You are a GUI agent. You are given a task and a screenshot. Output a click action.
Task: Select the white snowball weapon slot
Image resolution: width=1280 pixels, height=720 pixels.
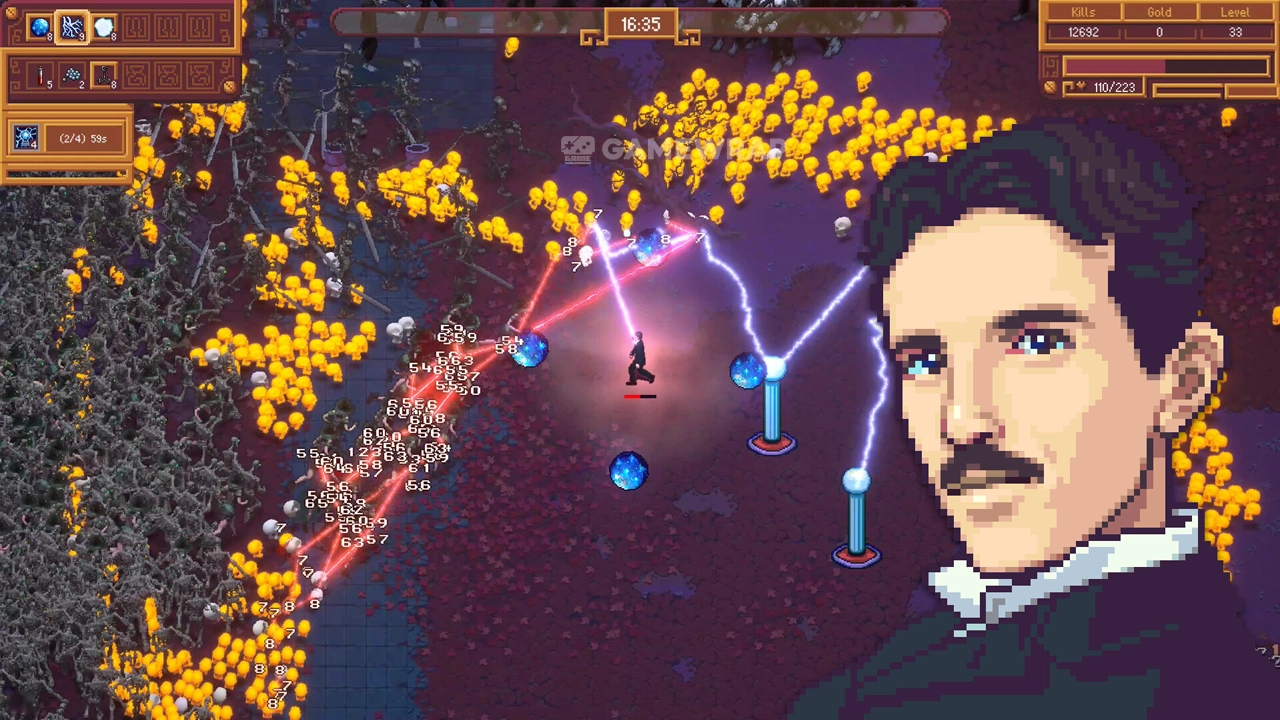click(x=104, y=28)
